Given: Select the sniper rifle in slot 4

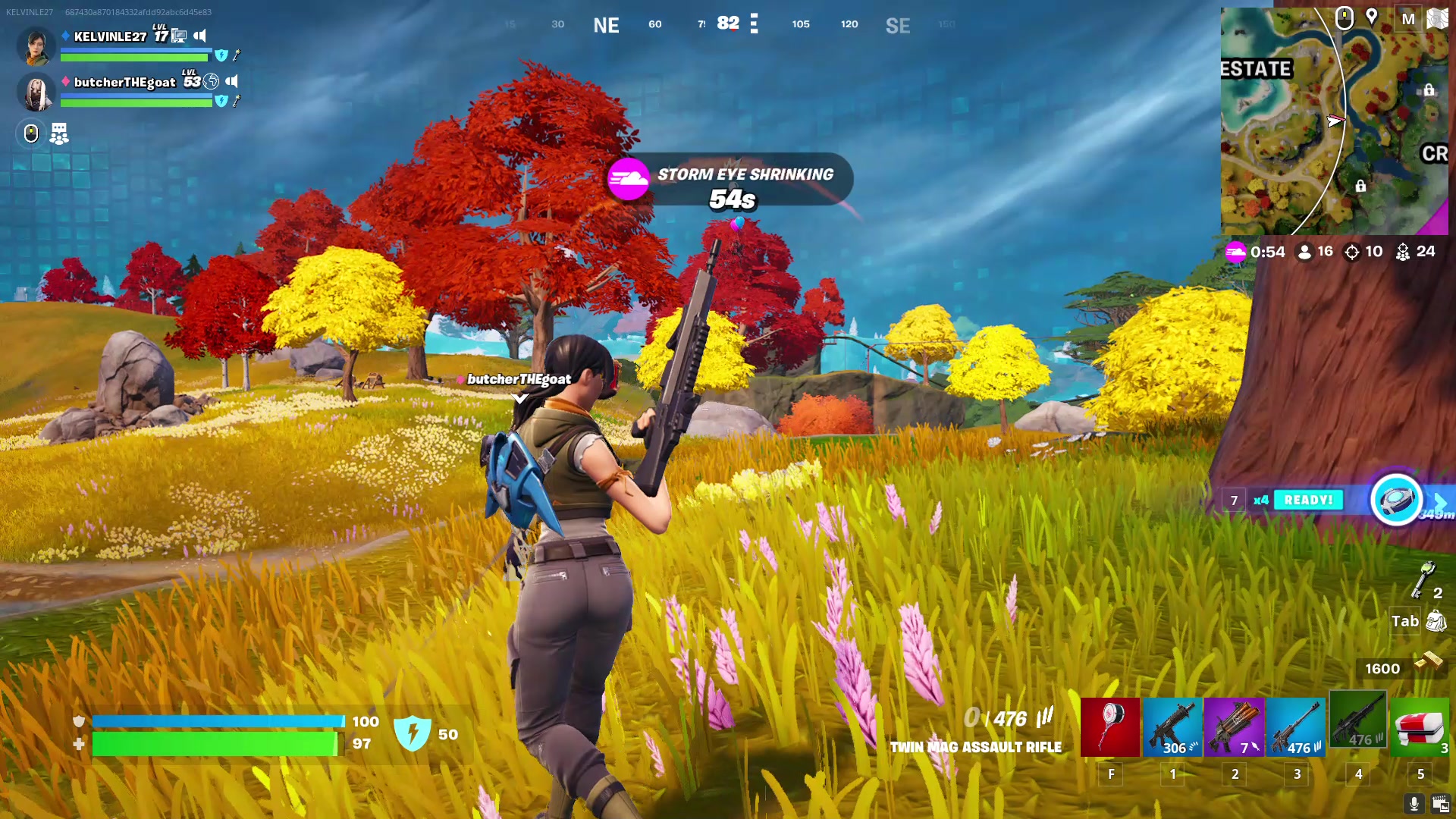Looking at the screenshot, I should 1358,726.
